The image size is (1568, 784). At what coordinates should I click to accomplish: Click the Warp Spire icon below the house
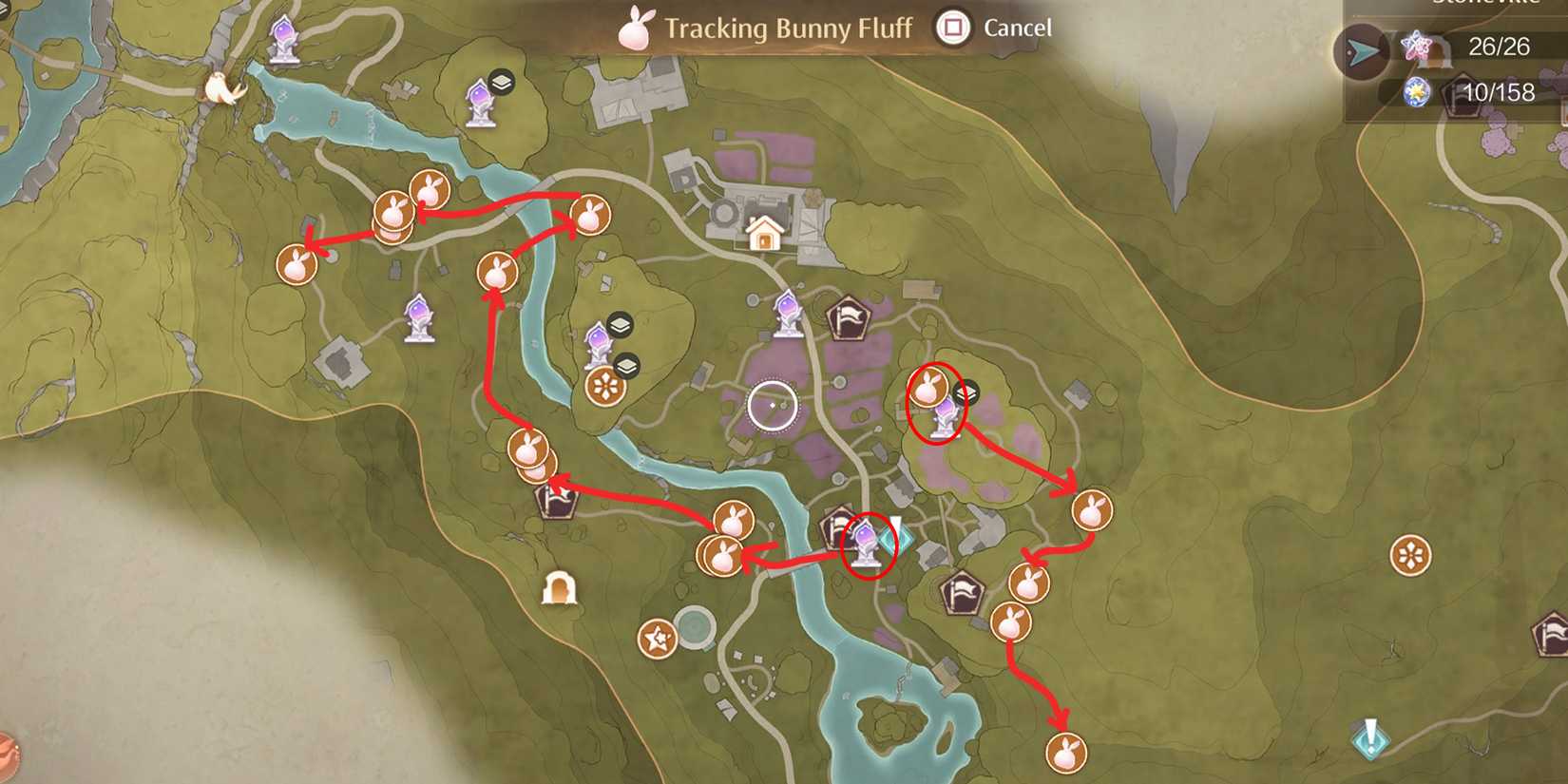[x=787, y=314]
